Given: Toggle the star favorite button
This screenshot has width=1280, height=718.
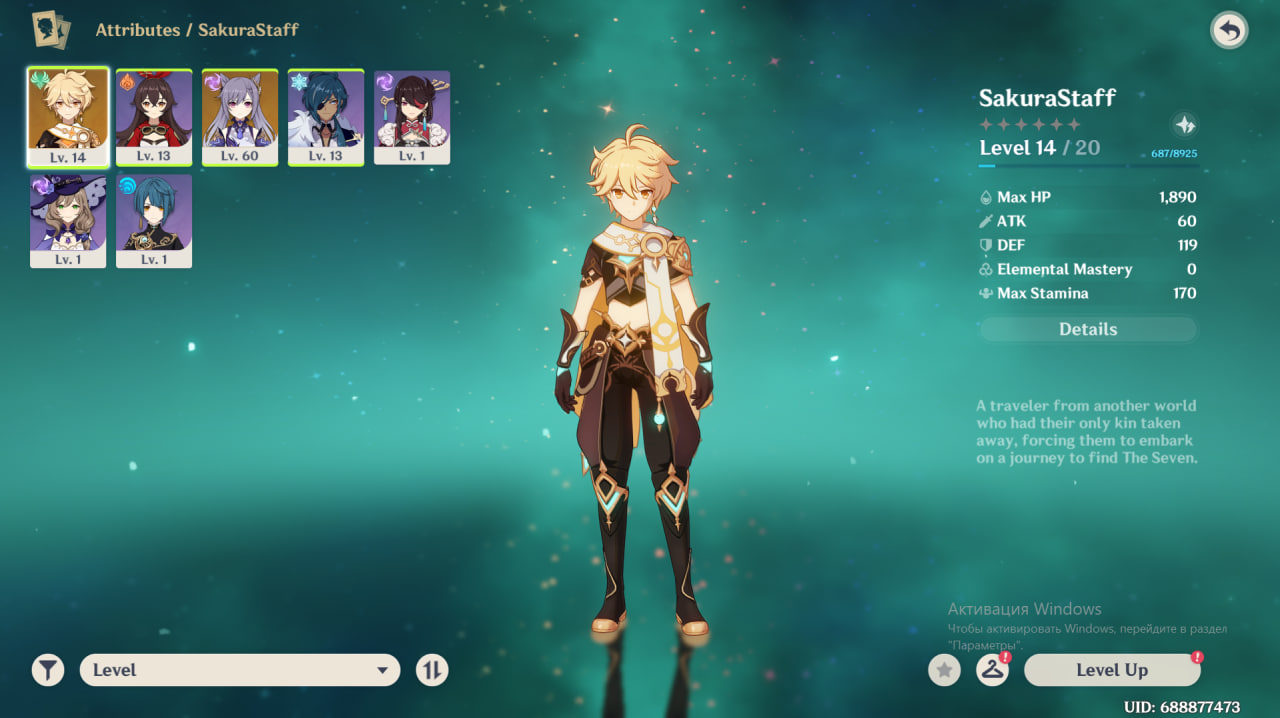Looking at the screenshot, I should pyautogui.click(x=944, y=670).
